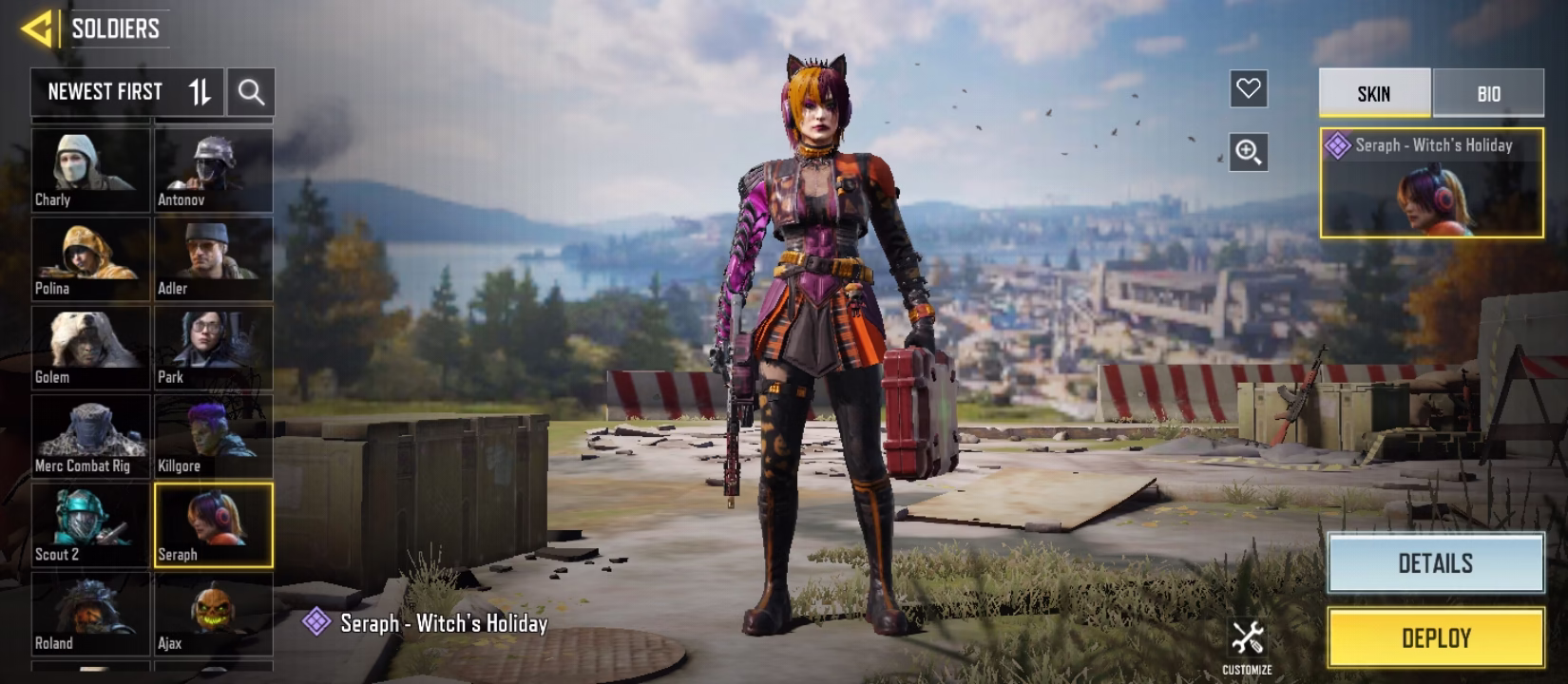Favorite this skin with the heart icon

click(1248, 89)
